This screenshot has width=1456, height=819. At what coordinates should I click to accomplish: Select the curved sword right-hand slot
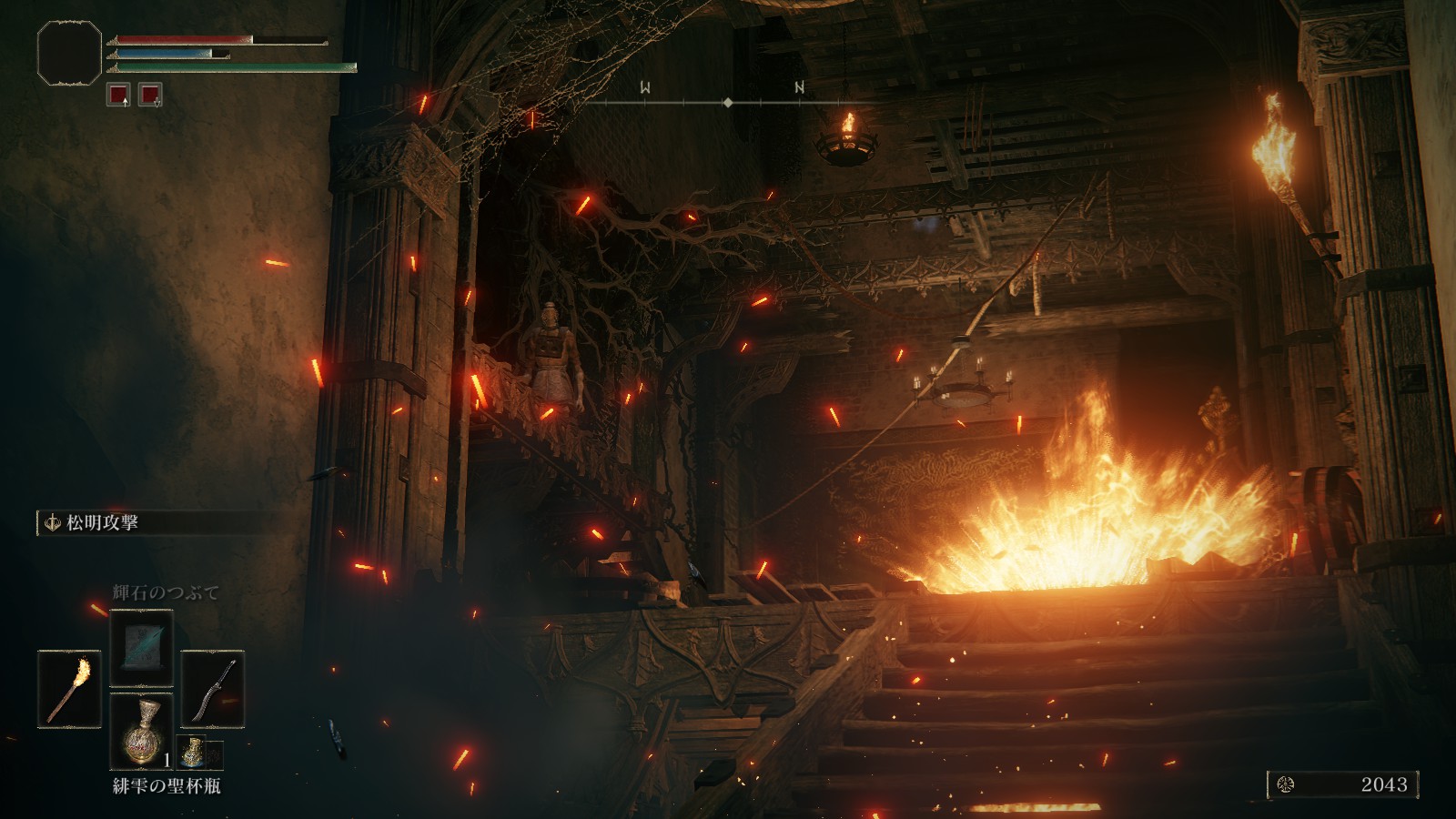212,689
